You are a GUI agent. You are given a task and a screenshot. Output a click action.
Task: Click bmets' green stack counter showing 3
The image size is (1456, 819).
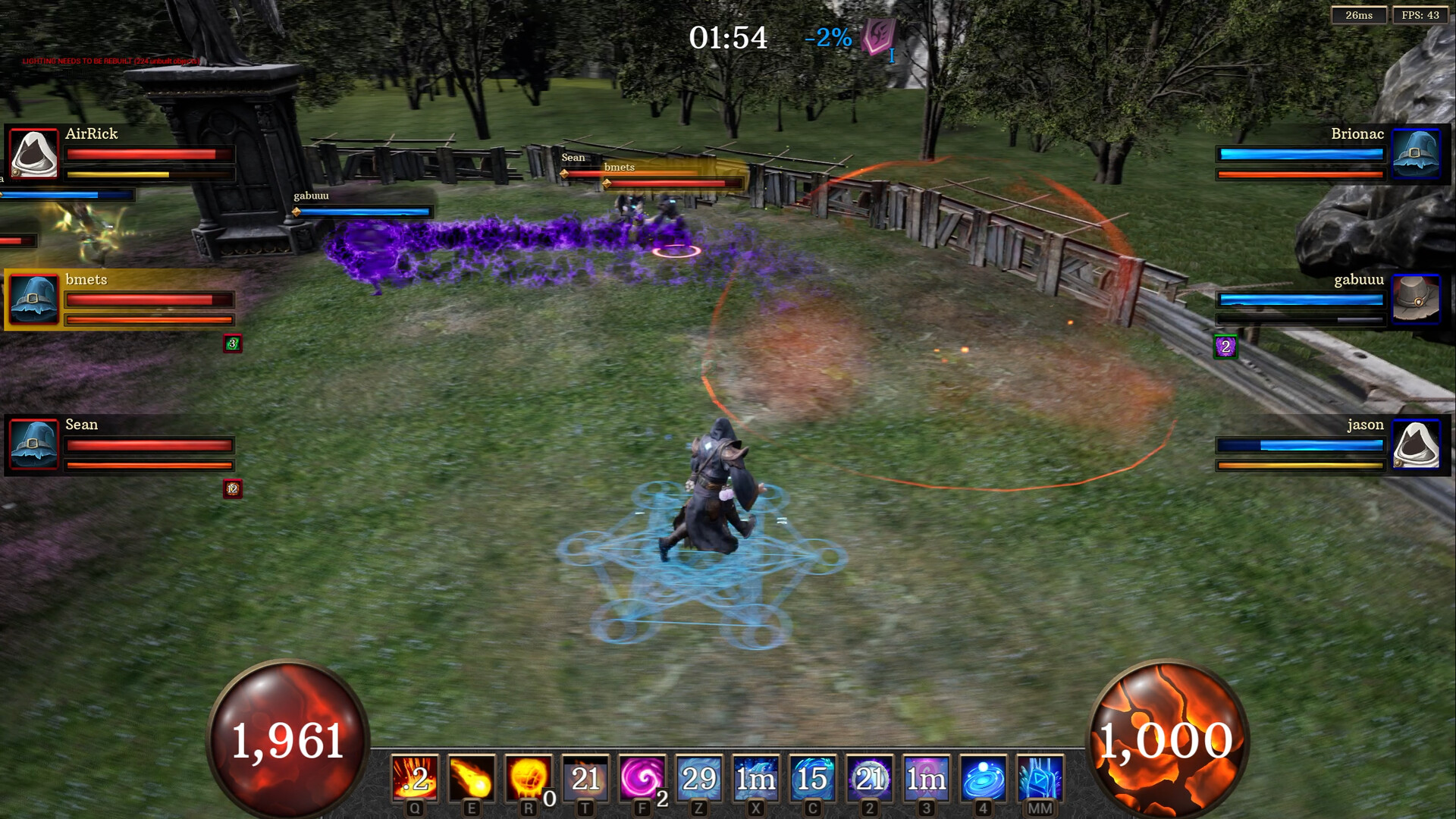click(x=232, y=344)
